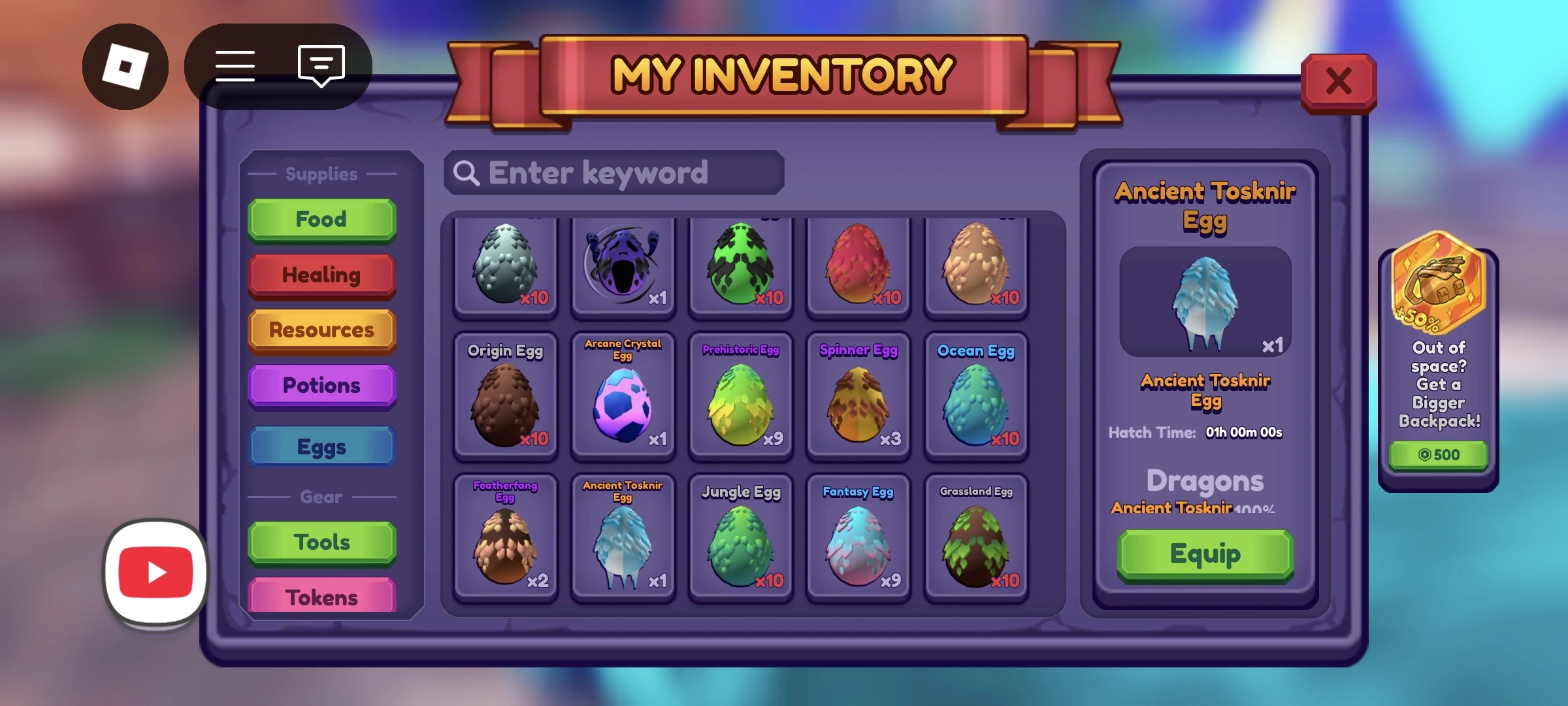Switch to the Eggs category

[321, 446]
